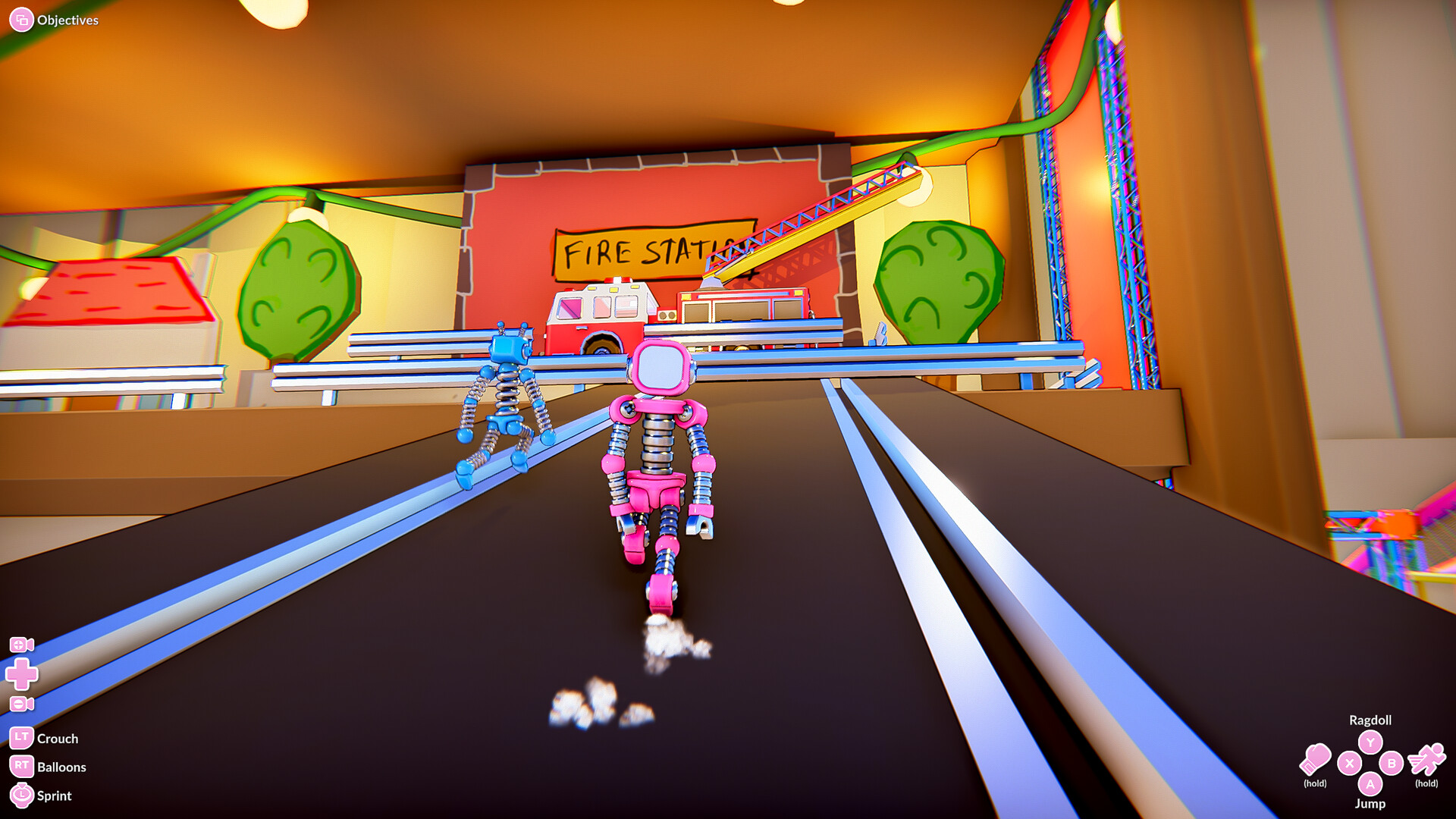Click the Objectives label text
Image resolution: width=1456 pixels, height=819 pixels.
pyautogui.click(x=68, y=20)
